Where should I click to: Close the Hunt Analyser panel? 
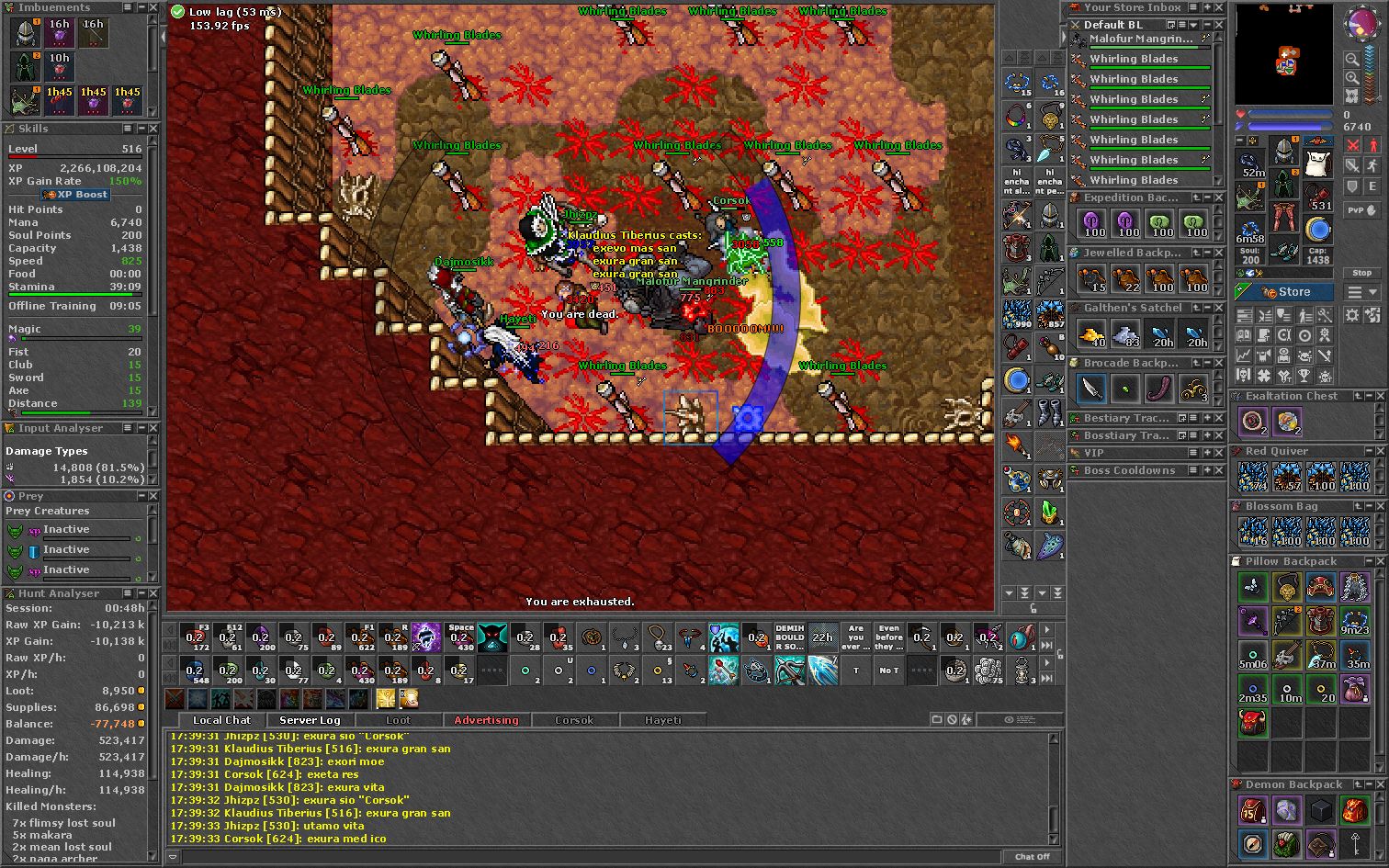(153, 593)
